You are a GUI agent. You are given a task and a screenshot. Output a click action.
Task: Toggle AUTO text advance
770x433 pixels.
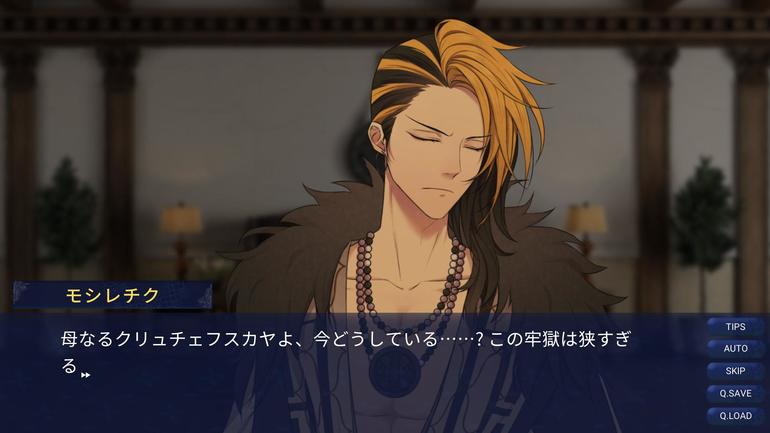pos(735,349)
